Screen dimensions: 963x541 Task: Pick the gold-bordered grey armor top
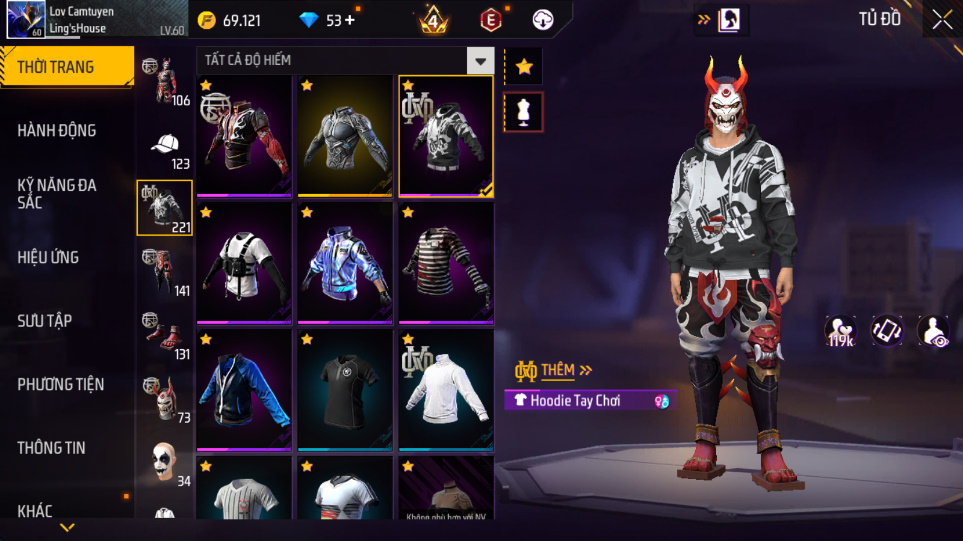tap(345, 137)
